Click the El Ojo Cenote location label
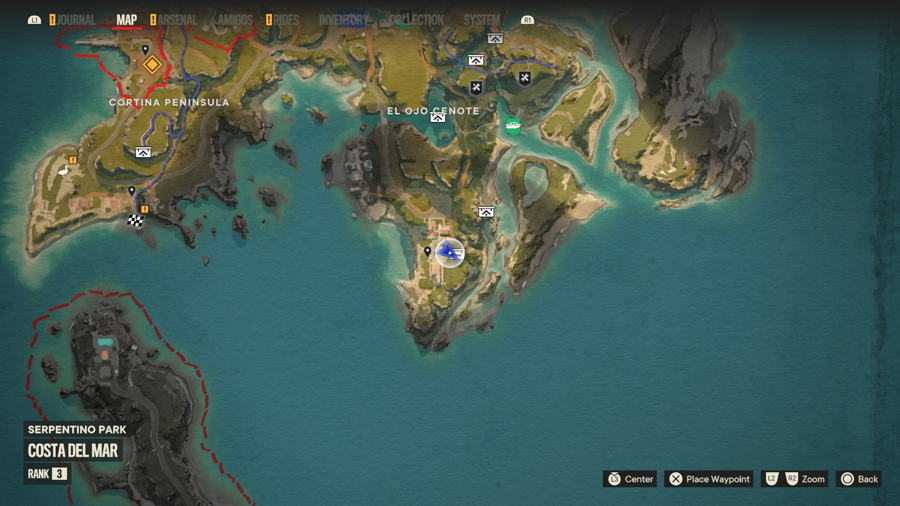900x506 pixels. pyautogui.click(x=434, y=110)
